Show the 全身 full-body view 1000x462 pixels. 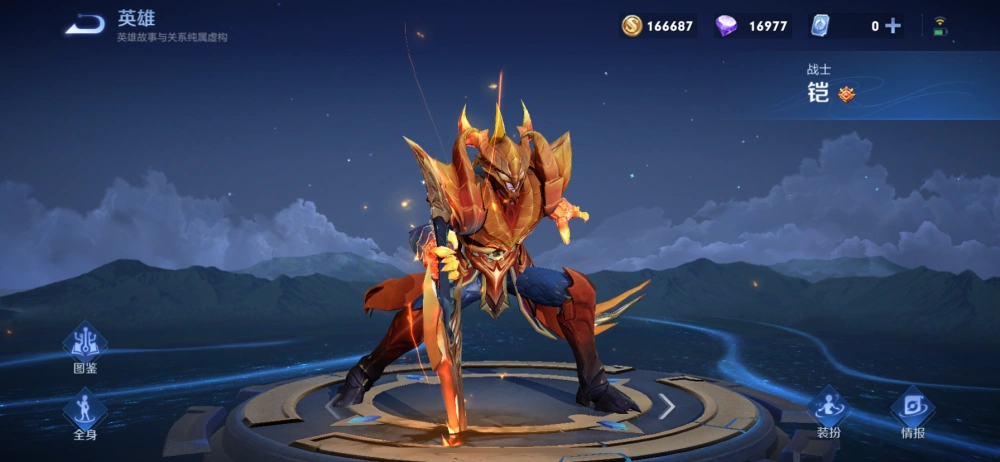(x=85, y=412)
